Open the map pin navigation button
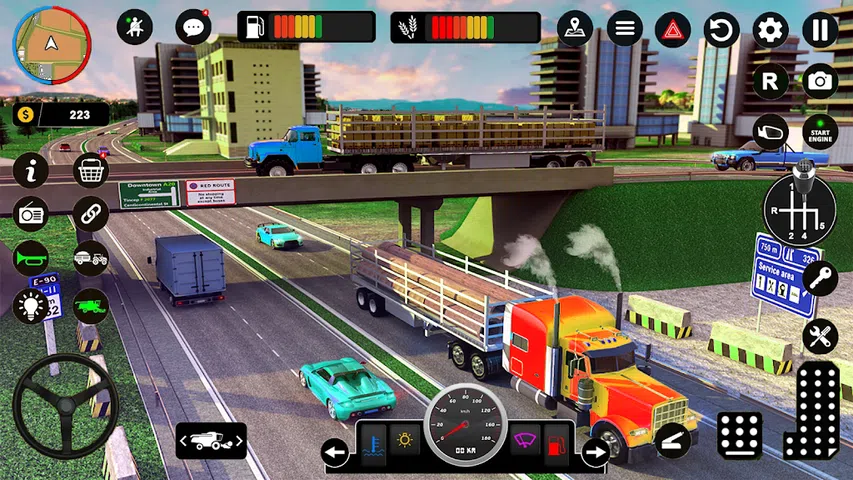The width and height of the screenshot is (853, 480). [x=574, y=28]
